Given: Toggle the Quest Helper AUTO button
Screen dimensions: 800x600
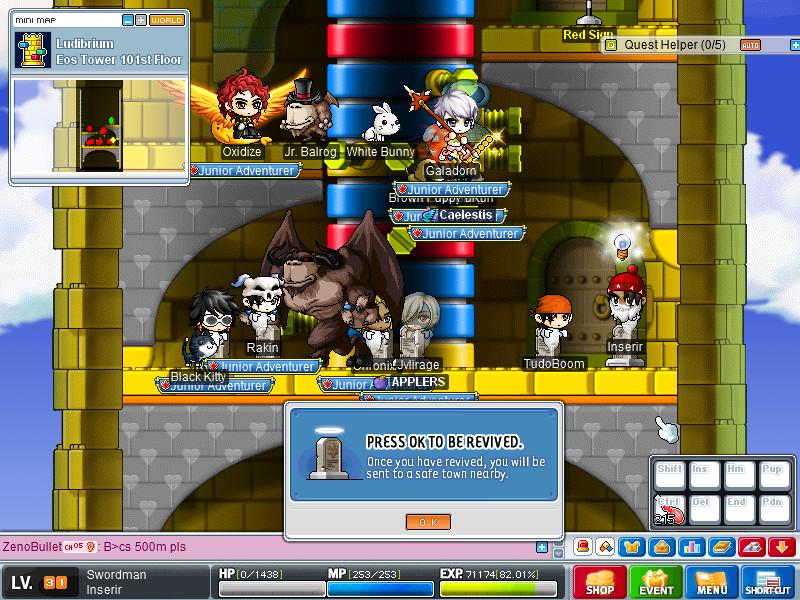Looking at the screenshot, I should (749, 44).
